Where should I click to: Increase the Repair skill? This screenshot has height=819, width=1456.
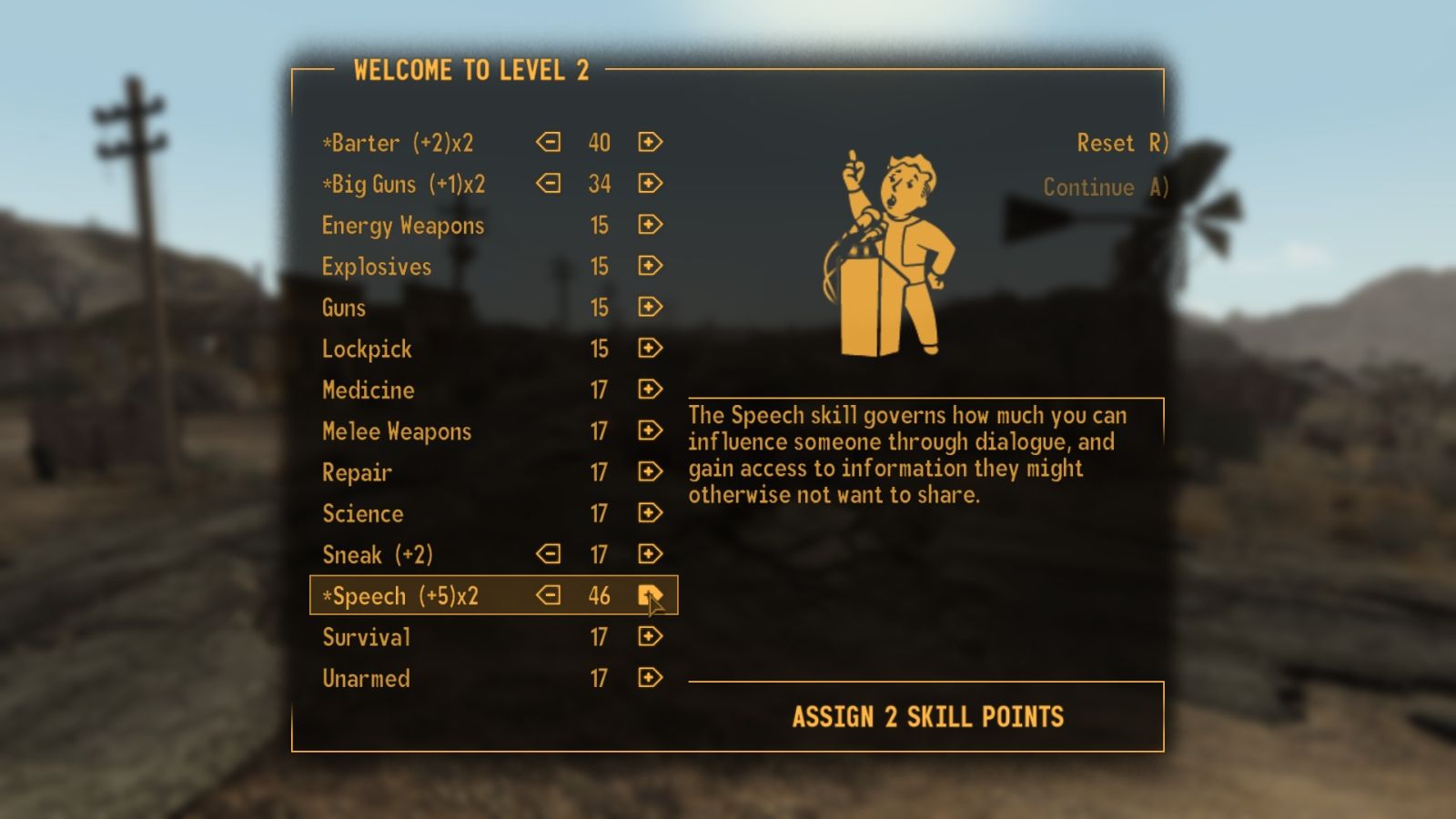pos(650,471)
